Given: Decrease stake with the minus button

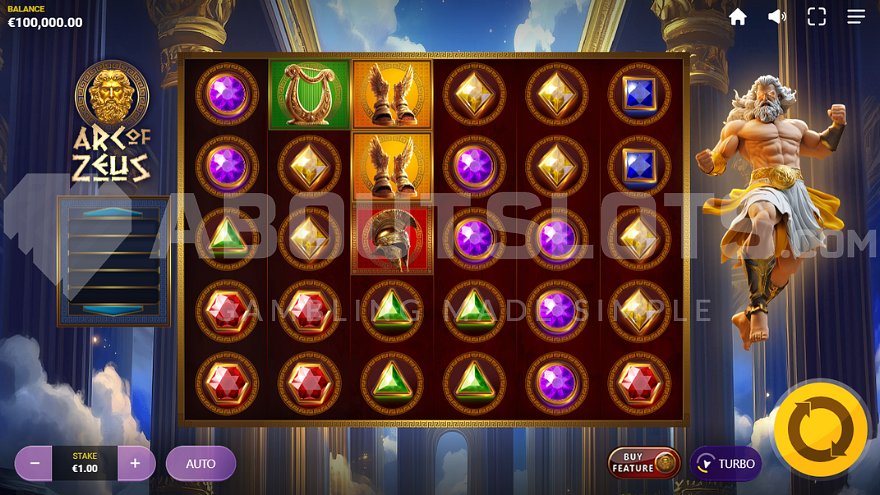Looking at the screenshot, I should tap(33, 463).
